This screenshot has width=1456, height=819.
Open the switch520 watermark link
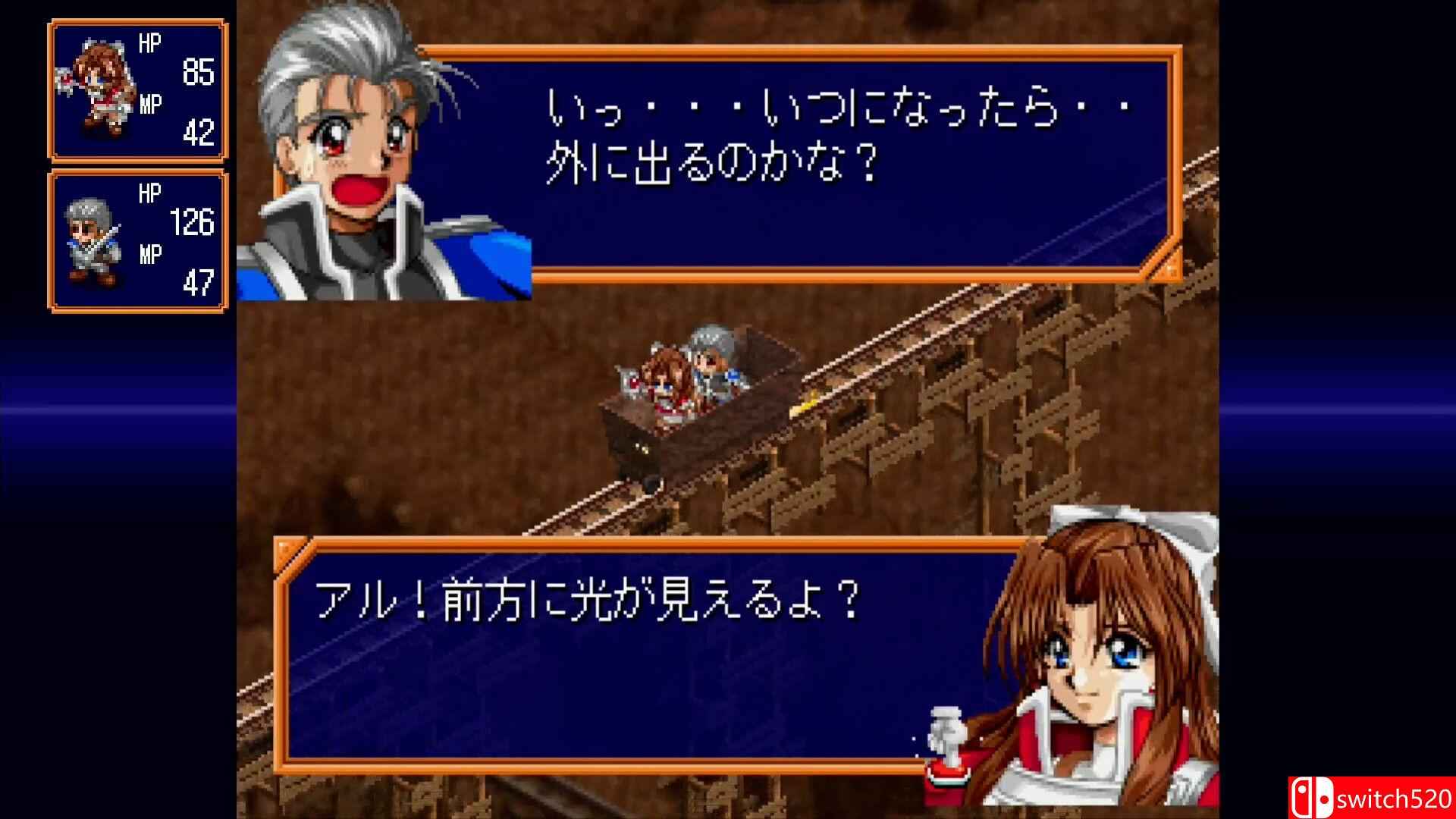tap(1388, 798)
